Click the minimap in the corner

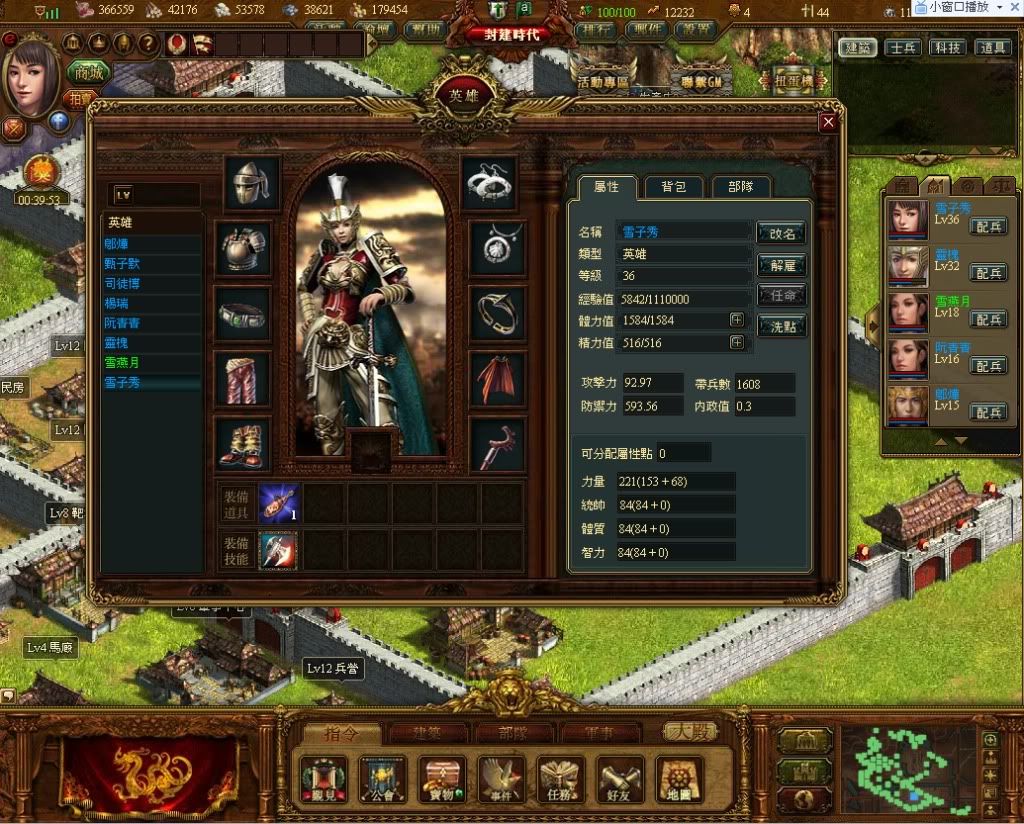[x=908, y=768]
